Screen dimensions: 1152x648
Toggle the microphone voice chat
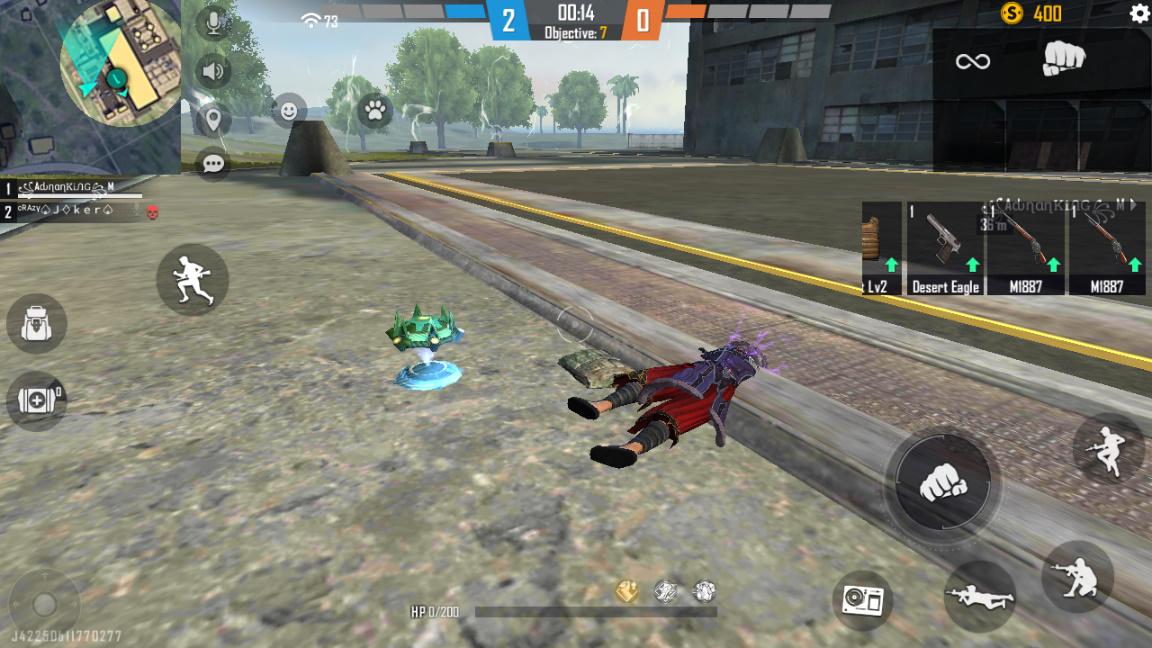213,22
